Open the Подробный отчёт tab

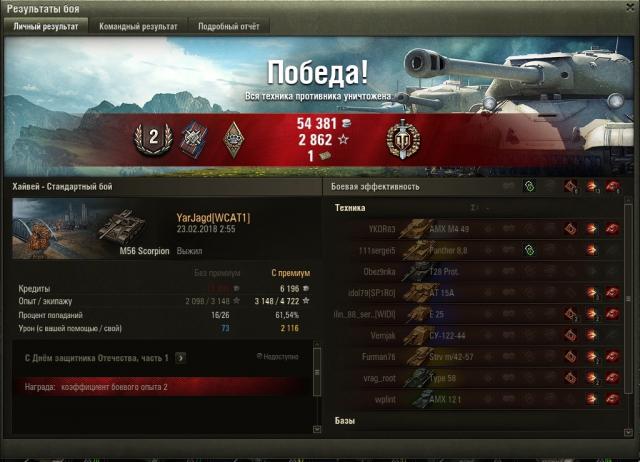[x=227, y=27]
